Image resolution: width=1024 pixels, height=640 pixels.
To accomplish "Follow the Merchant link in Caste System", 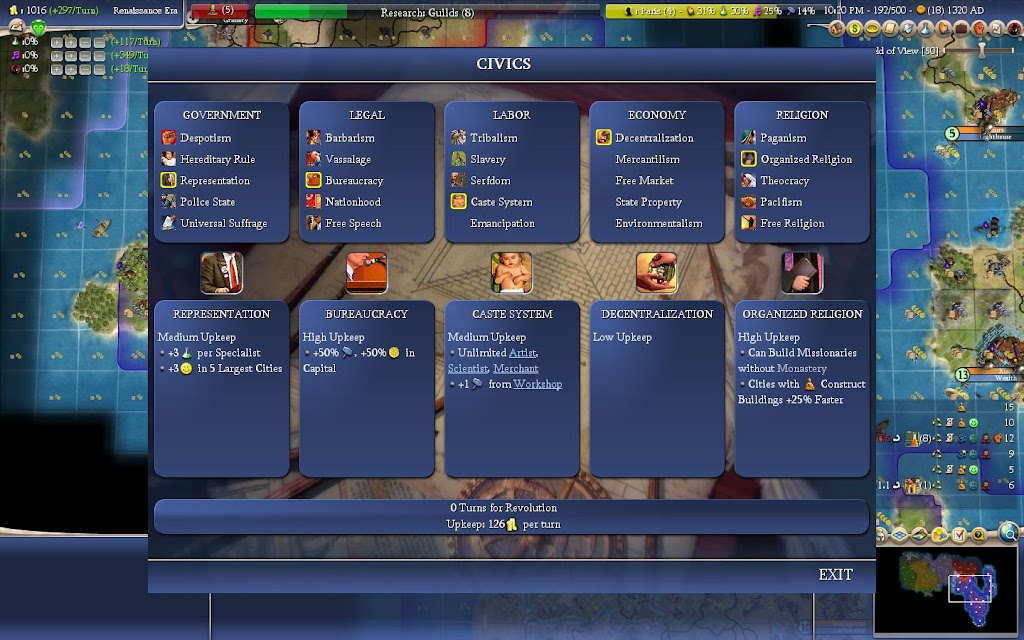I will [515, 368].
